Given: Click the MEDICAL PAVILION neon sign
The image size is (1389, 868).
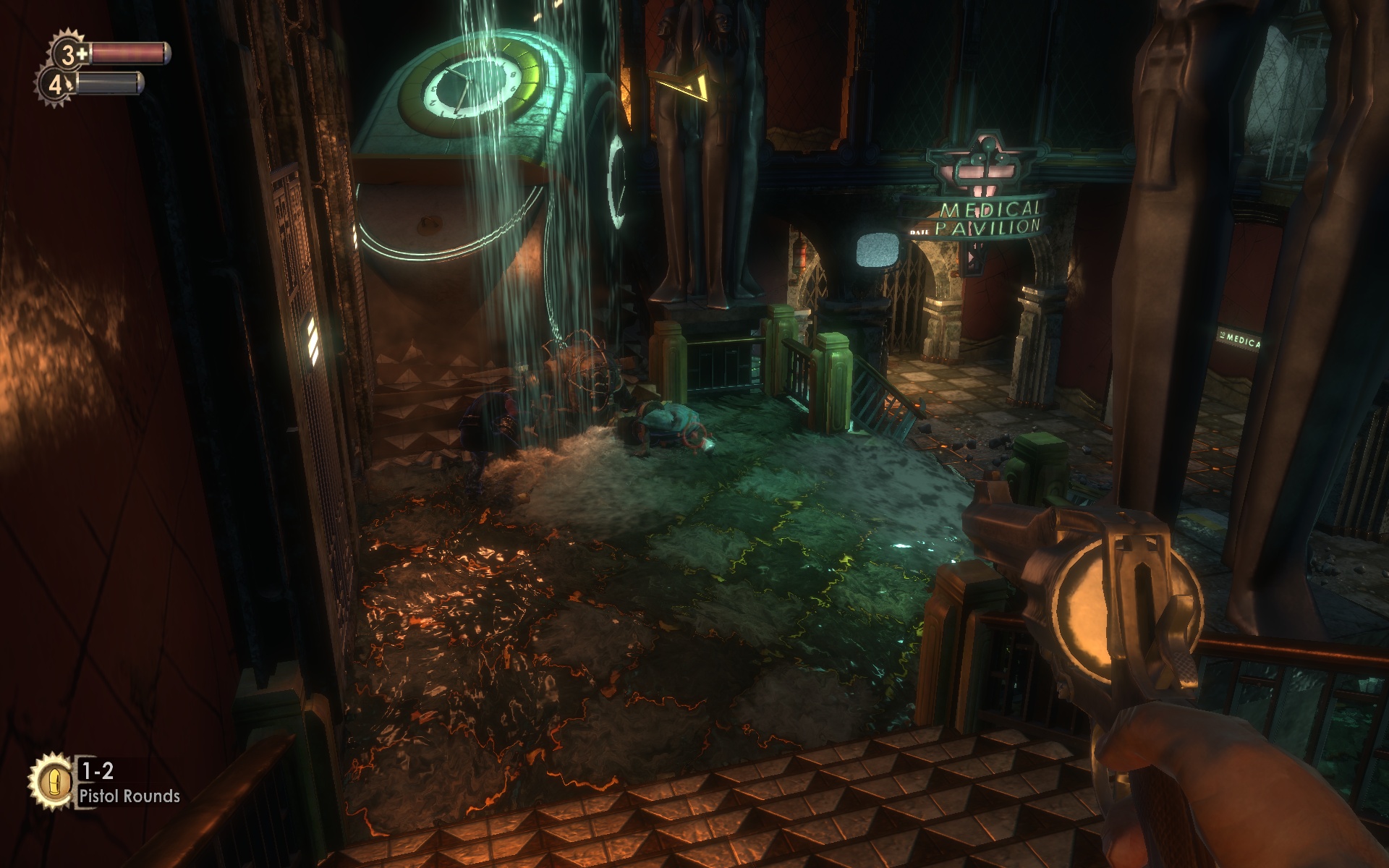Looking at the screenshot, I should pos(989,218).
